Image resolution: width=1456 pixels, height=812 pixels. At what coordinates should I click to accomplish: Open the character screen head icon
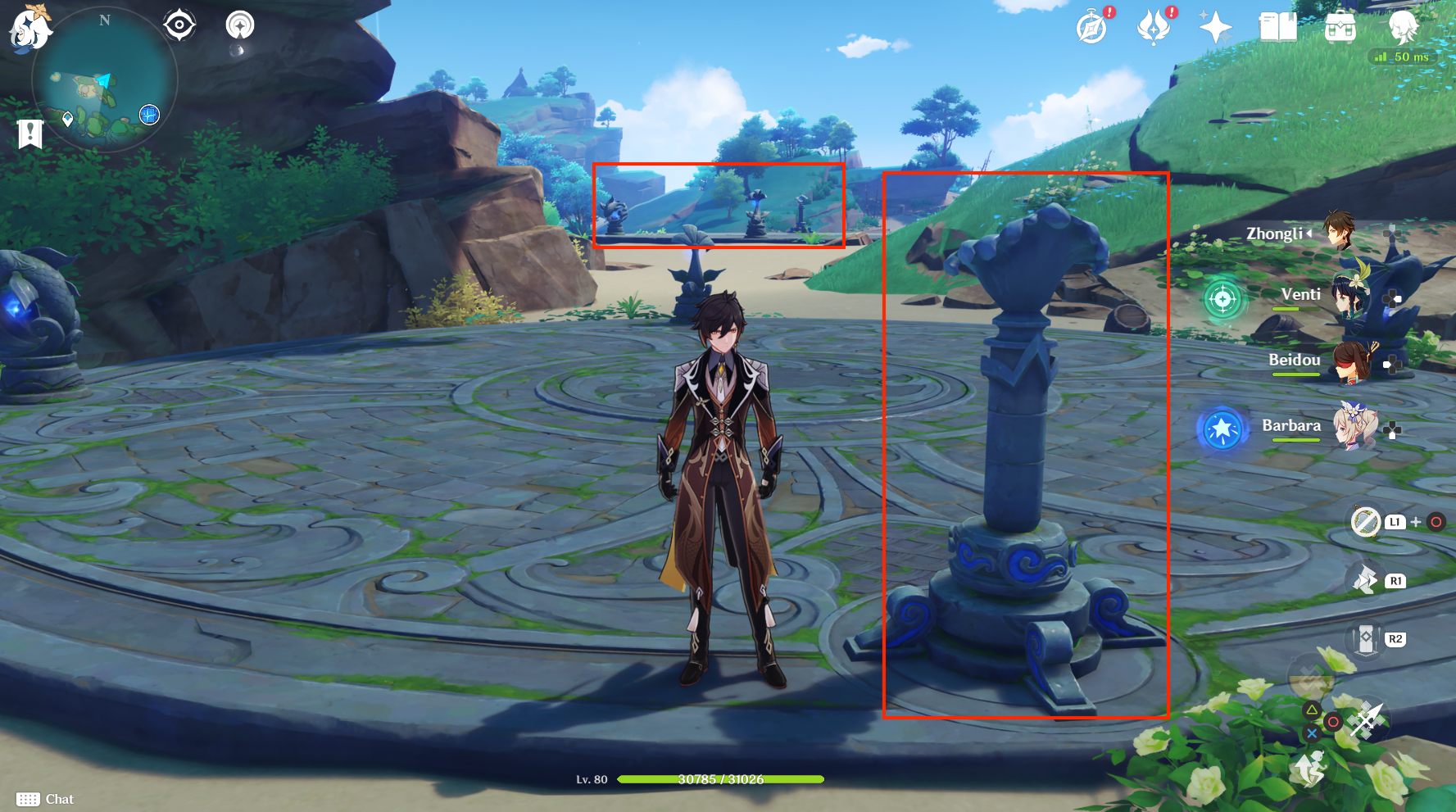point(1404,25)
